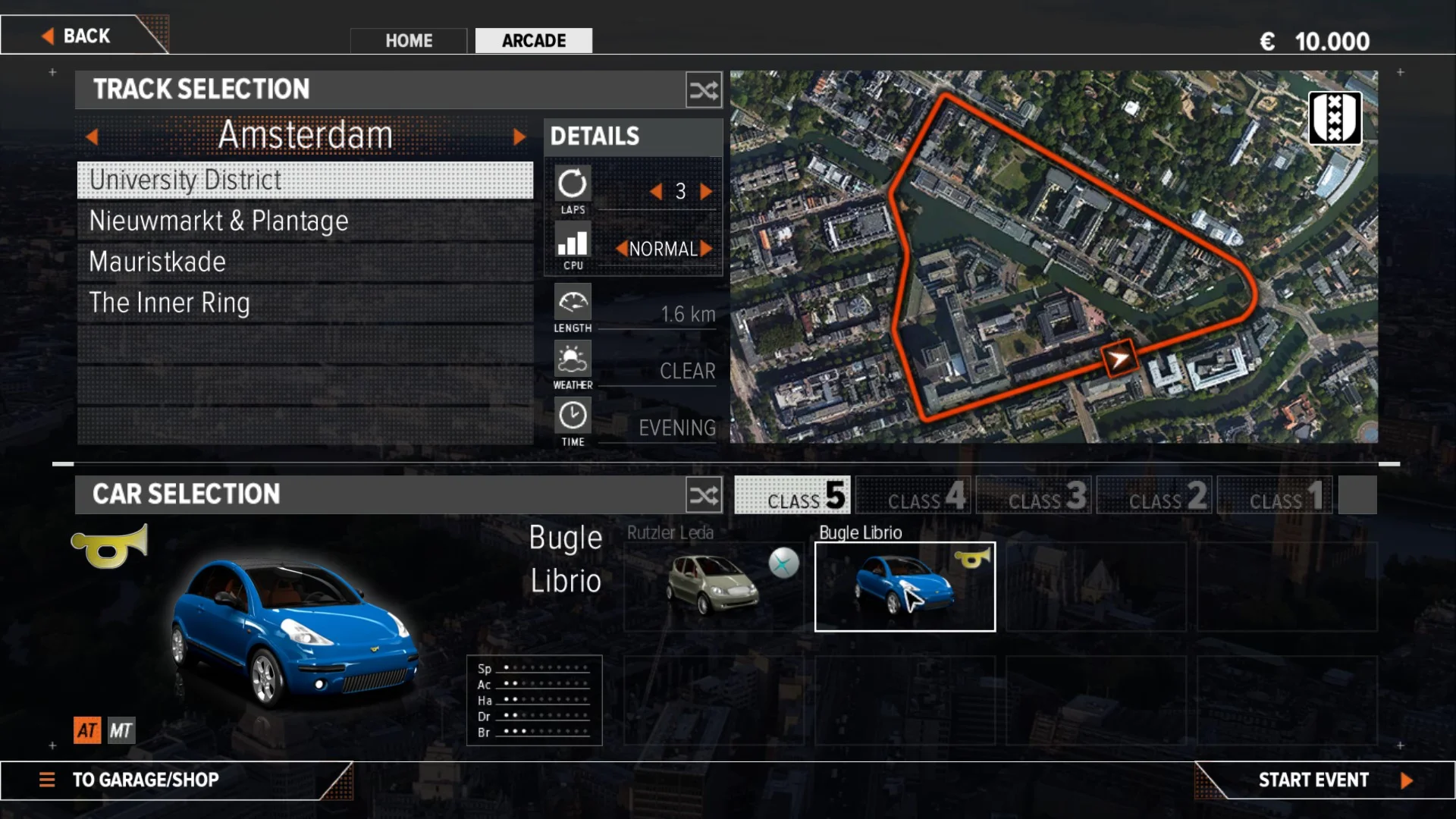Randomize the car selection
1456x819 pixels.
[x=703, y=495]
